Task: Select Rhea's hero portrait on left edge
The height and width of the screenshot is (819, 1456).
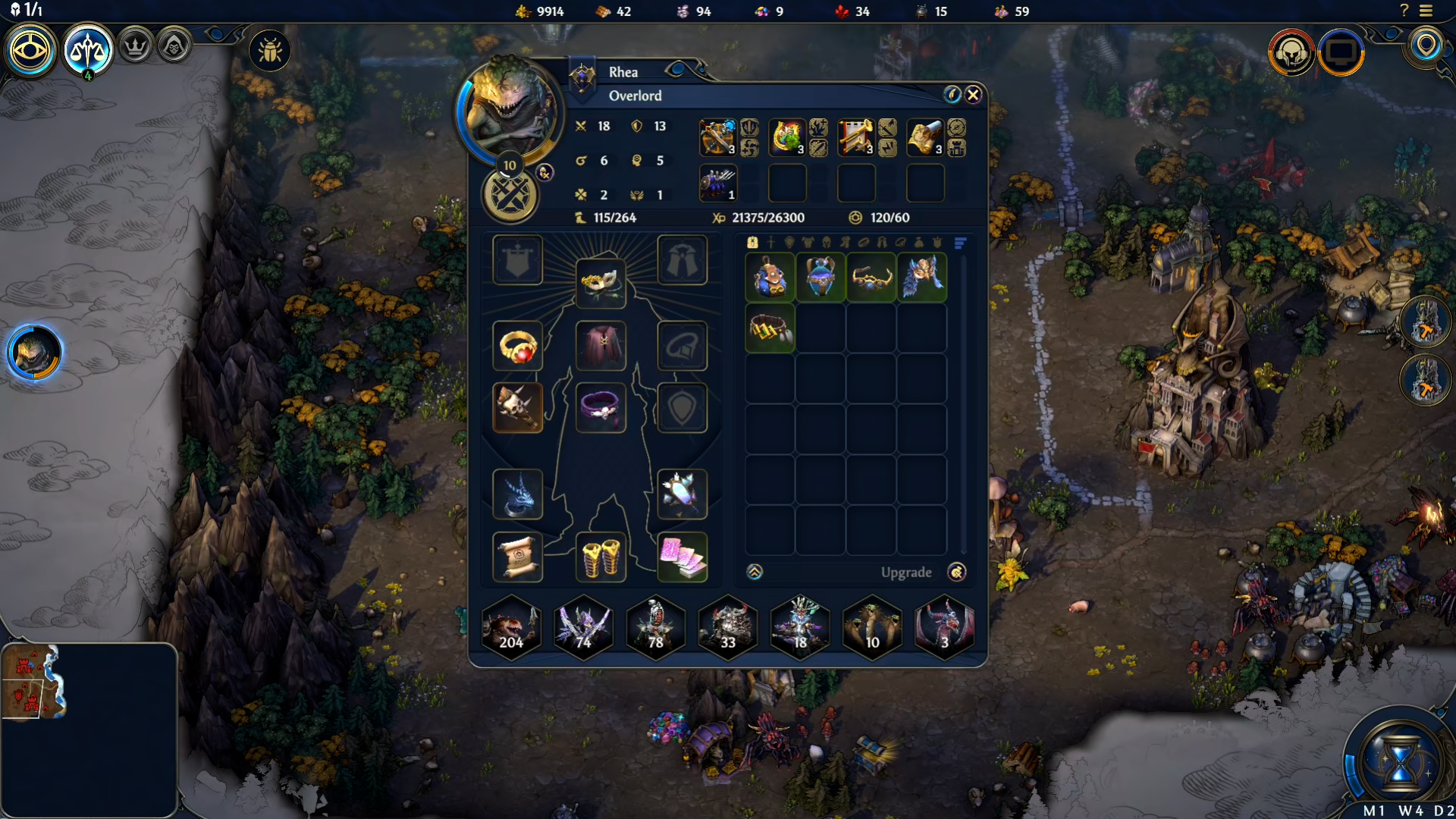Action: tap(34, 353)
